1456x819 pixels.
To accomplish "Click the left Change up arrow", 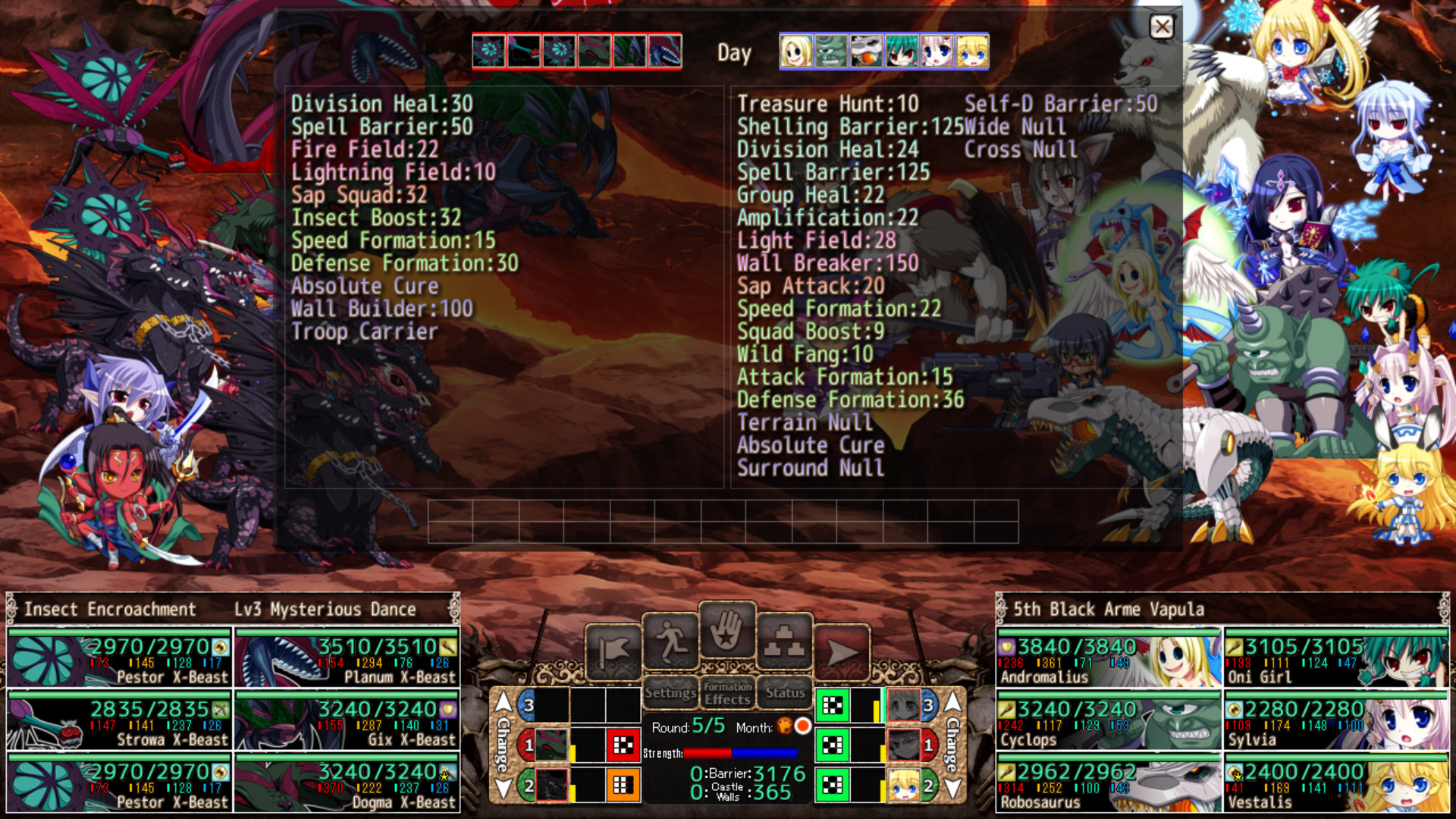I will [503, 703].
